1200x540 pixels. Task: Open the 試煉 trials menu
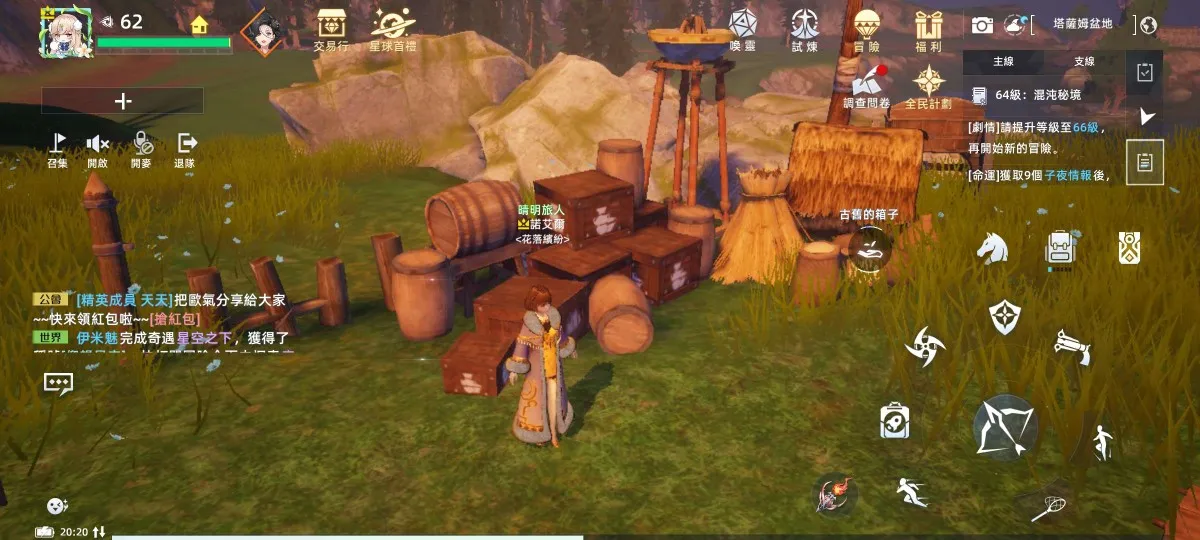[804, 27]
